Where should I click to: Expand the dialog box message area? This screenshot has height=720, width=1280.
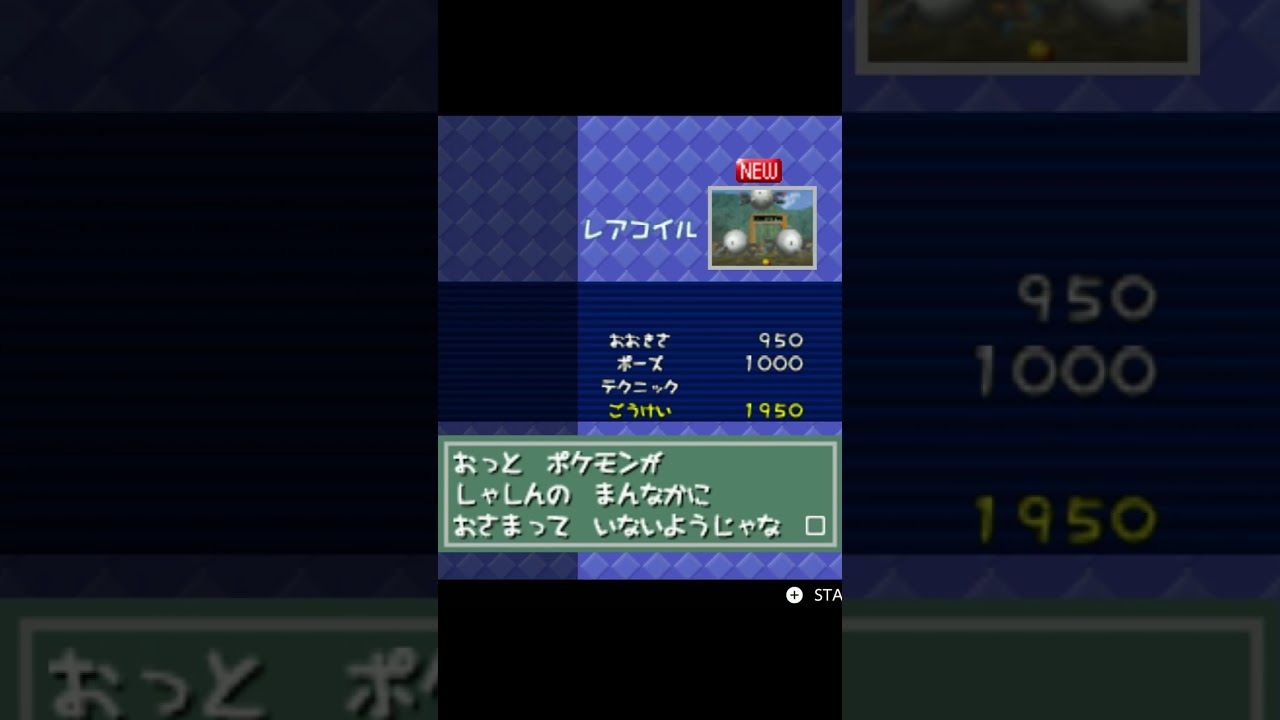pos(640,495)
